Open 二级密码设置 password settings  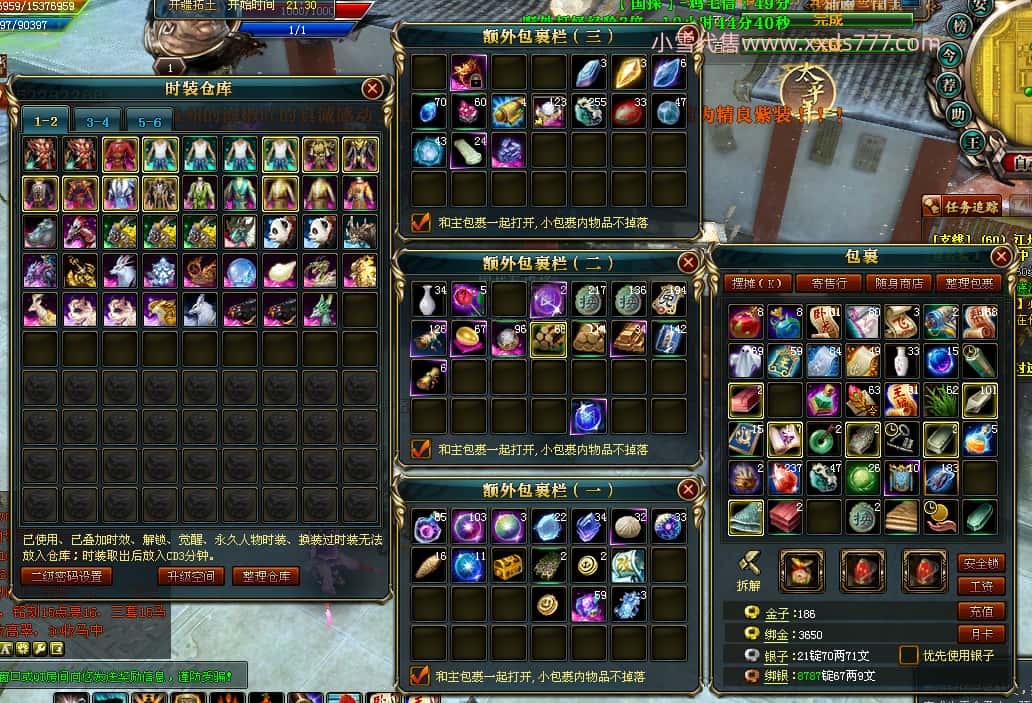click(x=66, y=576)
